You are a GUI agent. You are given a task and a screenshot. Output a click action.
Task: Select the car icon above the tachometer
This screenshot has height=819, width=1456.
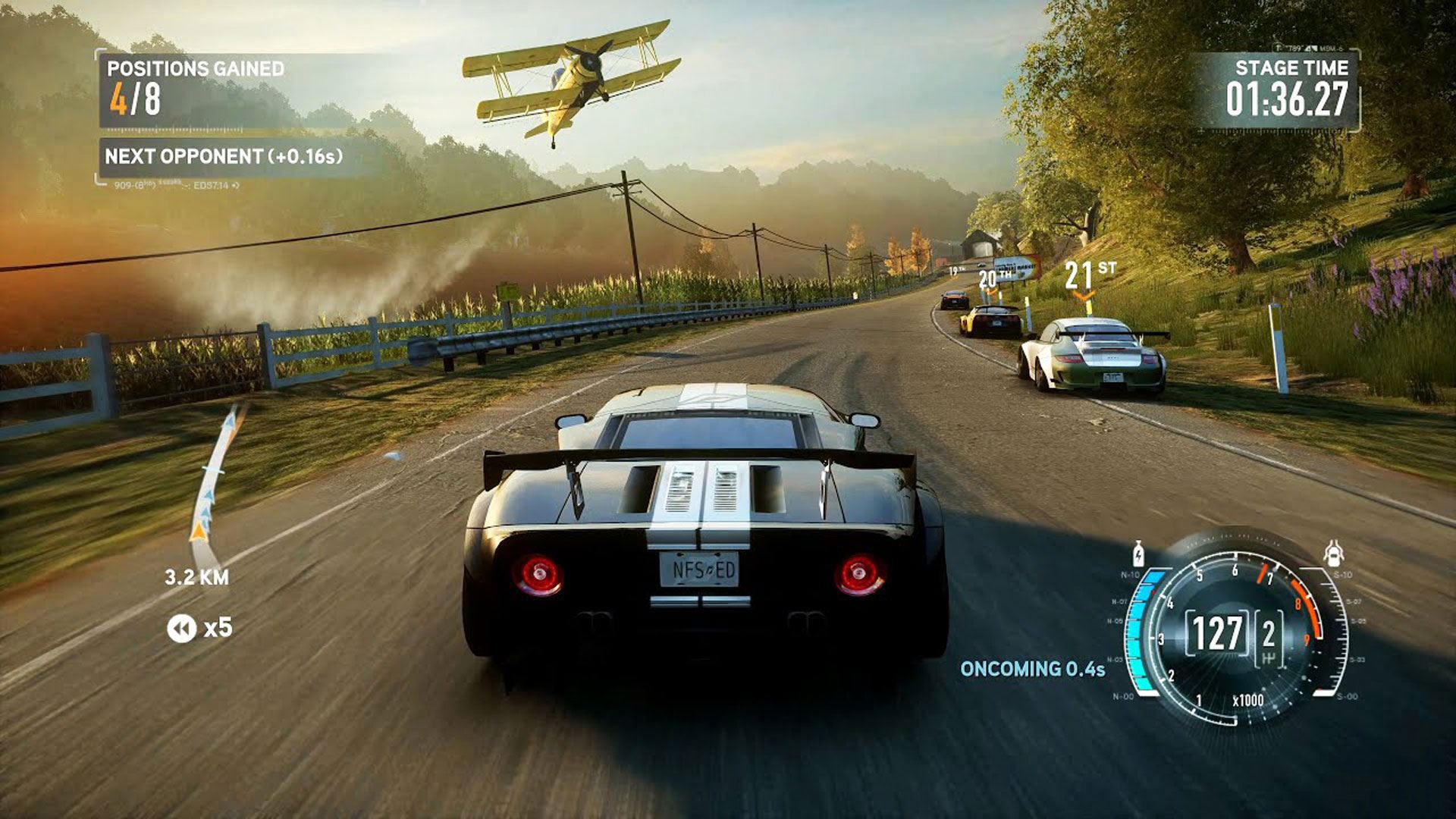[1333, 554]
